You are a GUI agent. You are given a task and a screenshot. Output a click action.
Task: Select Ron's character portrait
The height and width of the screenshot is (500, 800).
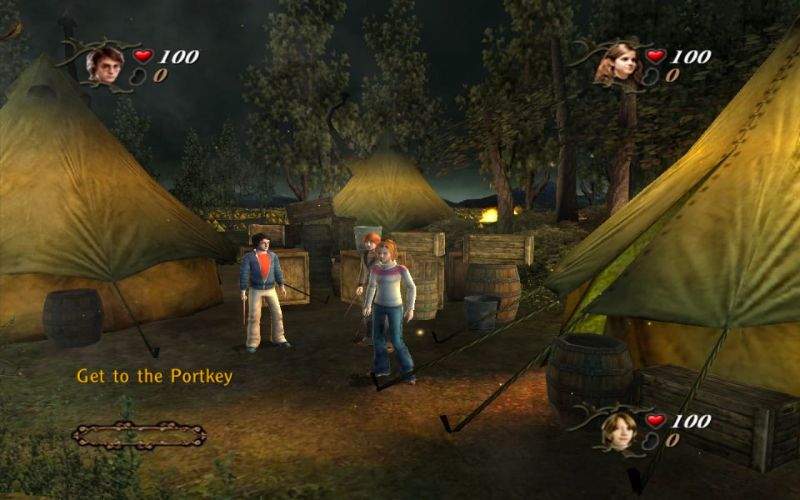[x=619, y=429]
